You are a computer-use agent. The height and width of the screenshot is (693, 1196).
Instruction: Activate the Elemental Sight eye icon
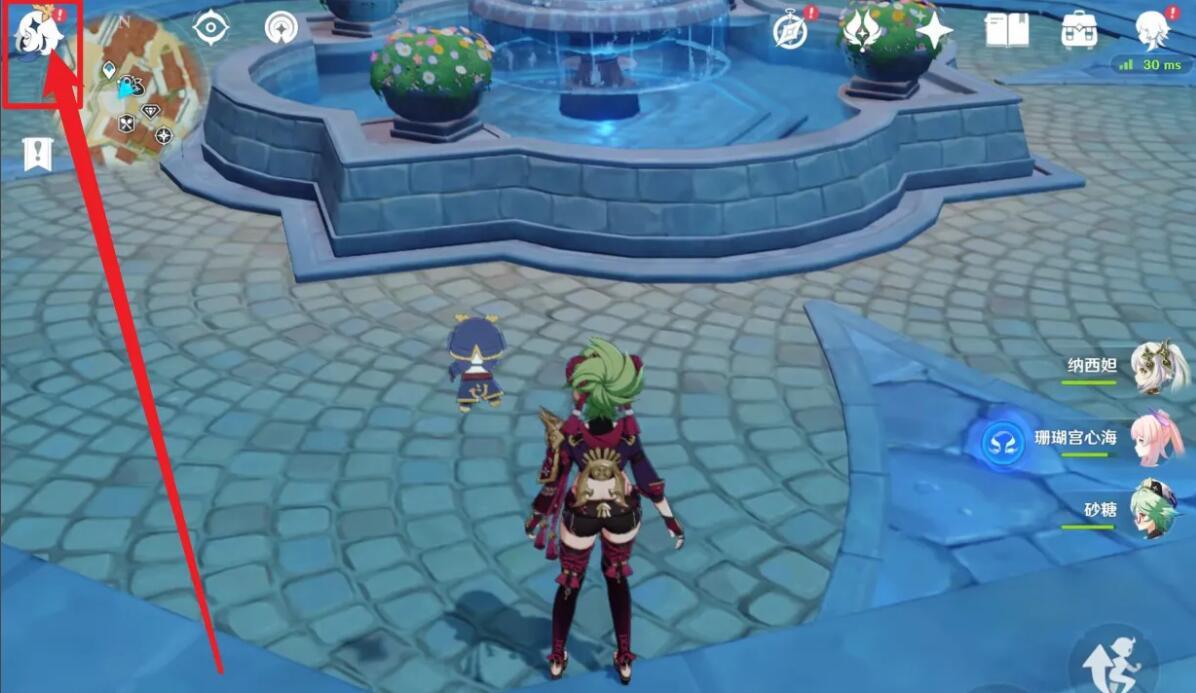pyautogui.click(x=210, y=28)
